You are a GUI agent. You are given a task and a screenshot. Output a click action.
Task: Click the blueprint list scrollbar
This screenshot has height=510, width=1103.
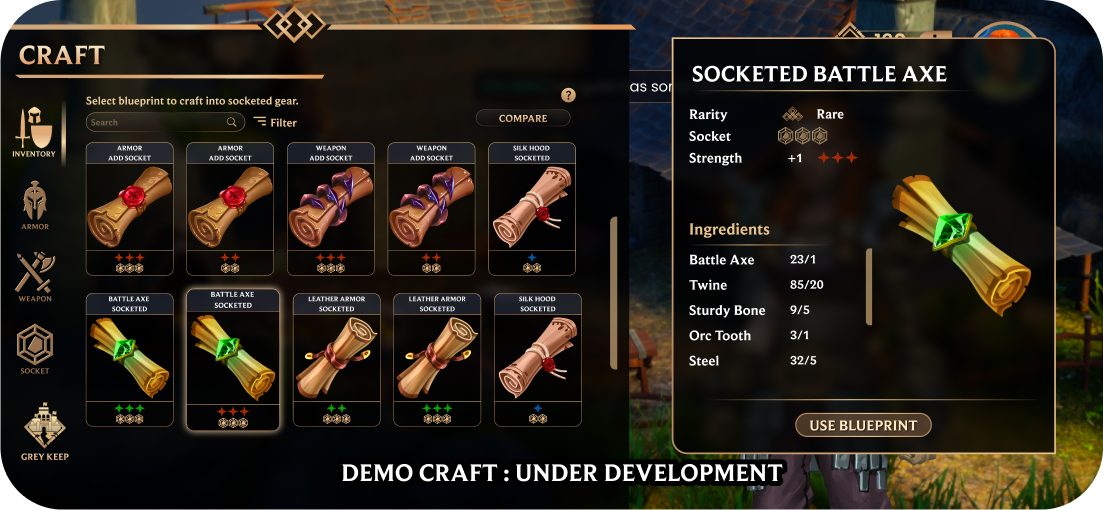(x=613, y=264)
